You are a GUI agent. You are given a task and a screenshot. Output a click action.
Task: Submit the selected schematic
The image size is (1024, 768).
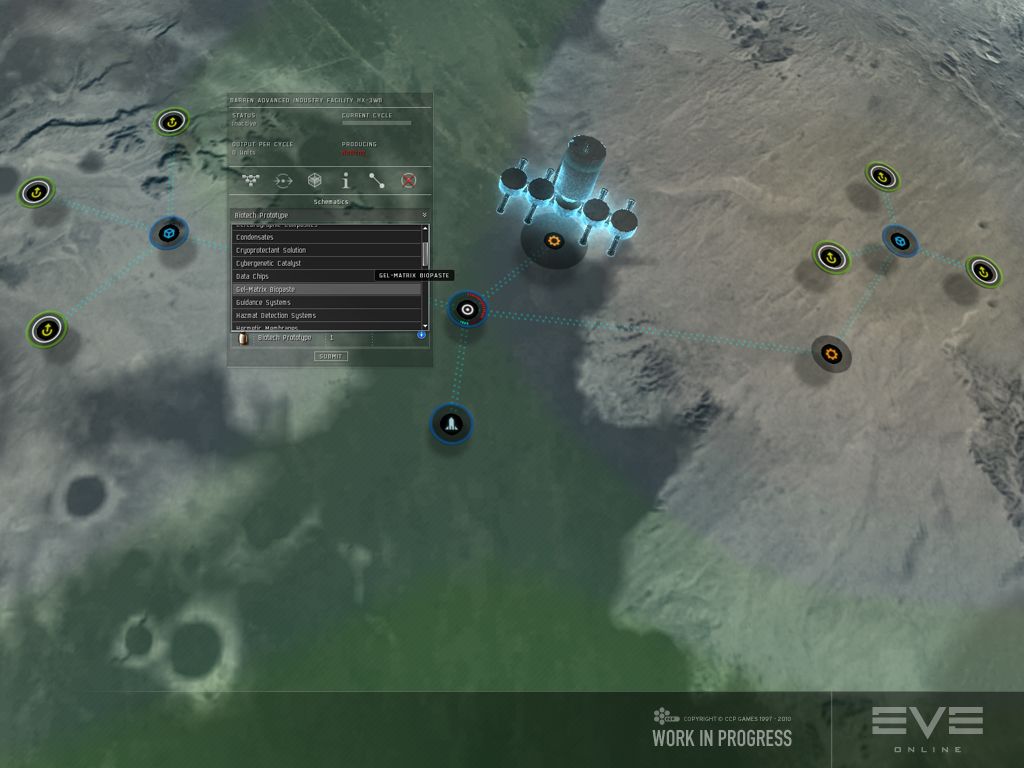[330, 356]
